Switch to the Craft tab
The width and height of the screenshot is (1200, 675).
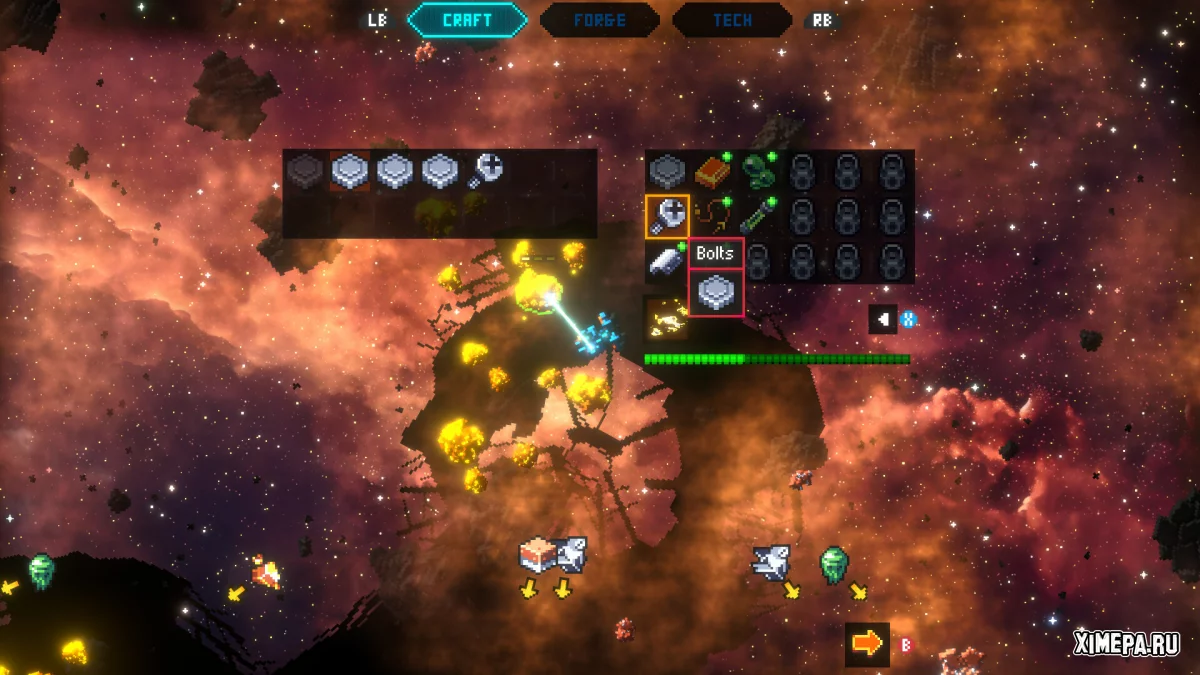tap(467, 20)
